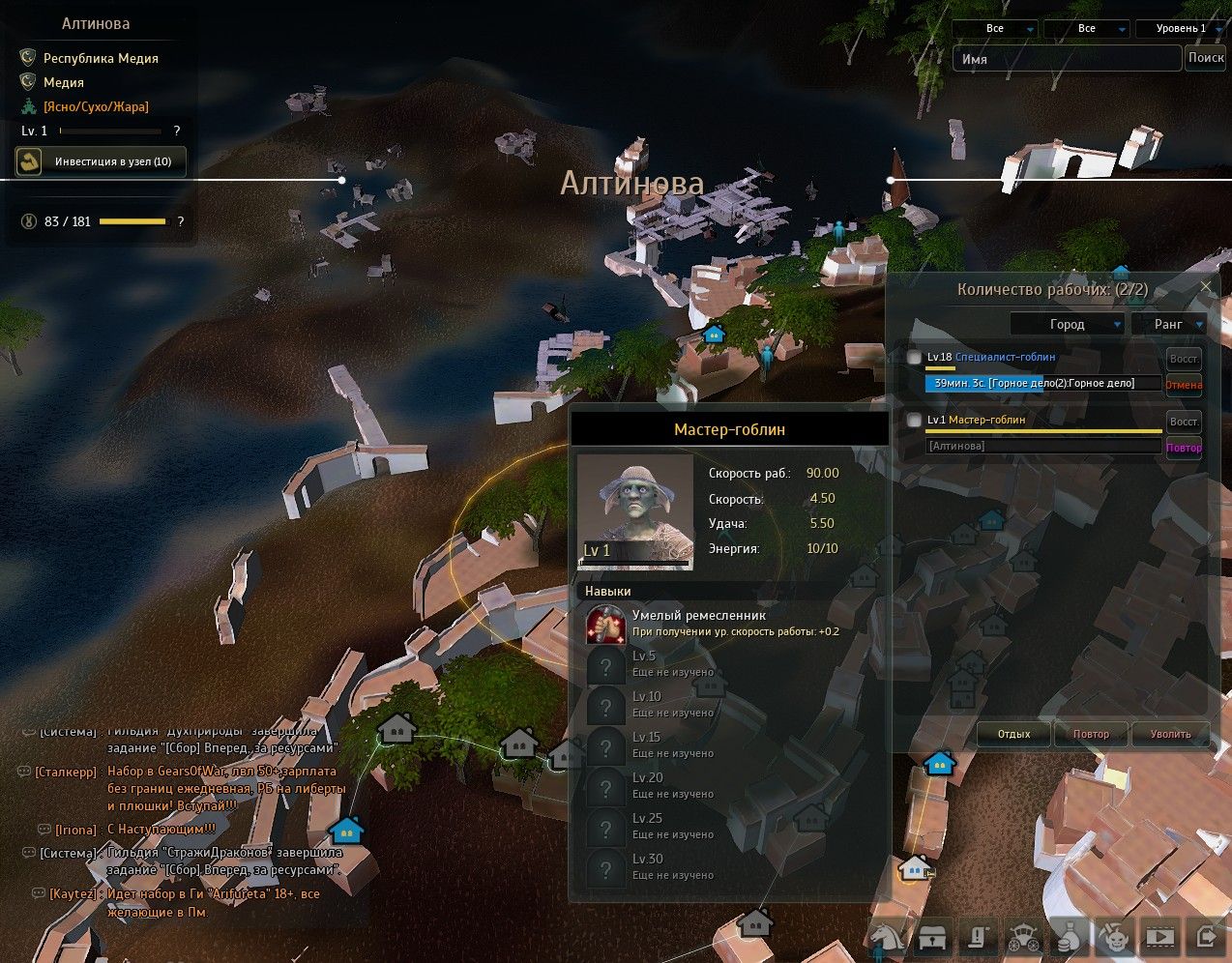The height and width of the screenshot is (963, 1232).
Task: Click "Повтор" beside Мастер-гоблин
Action: coord(1184,448)
